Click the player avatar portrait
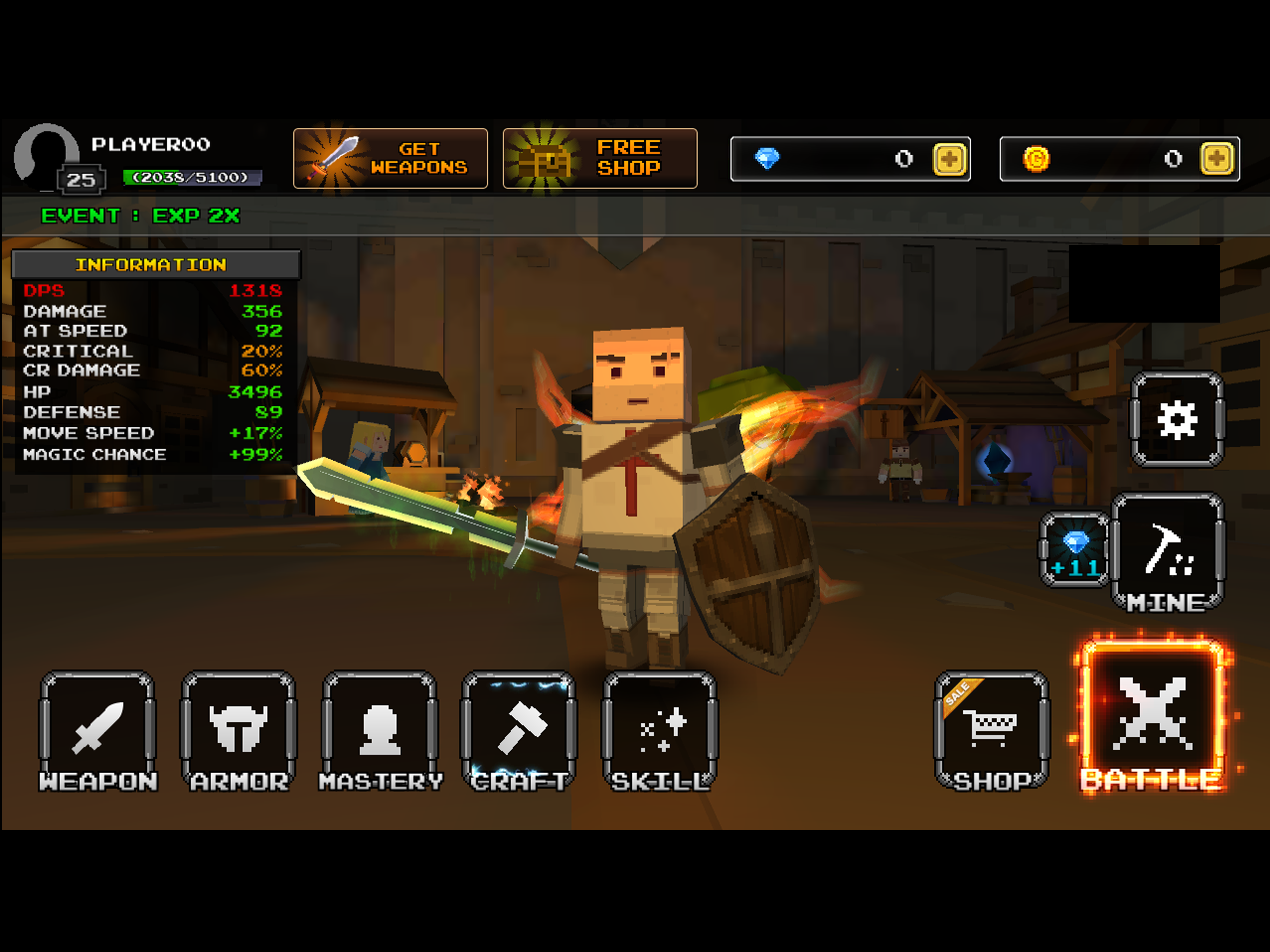This screenshot has width=1270, height=952. coord(46,155)
